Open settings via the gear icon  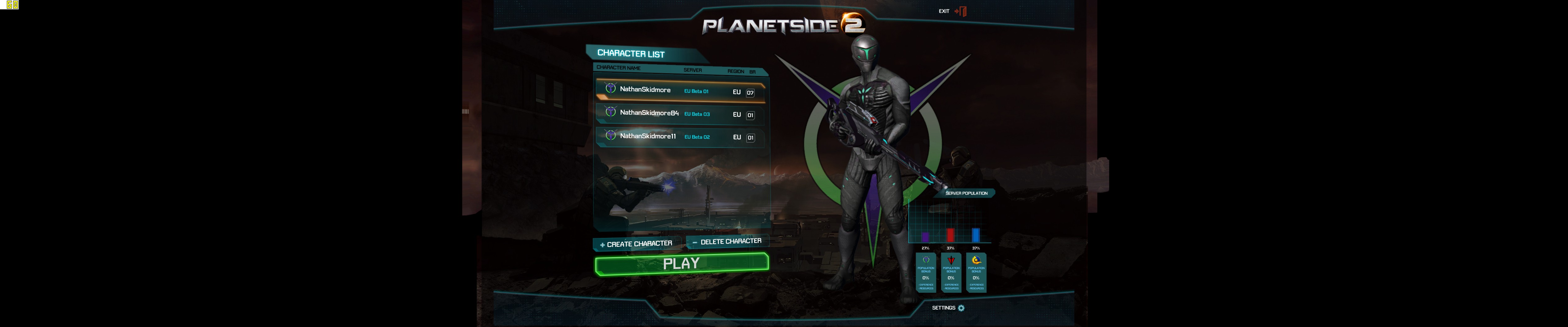pyautogui.click(x=960, y=309)
